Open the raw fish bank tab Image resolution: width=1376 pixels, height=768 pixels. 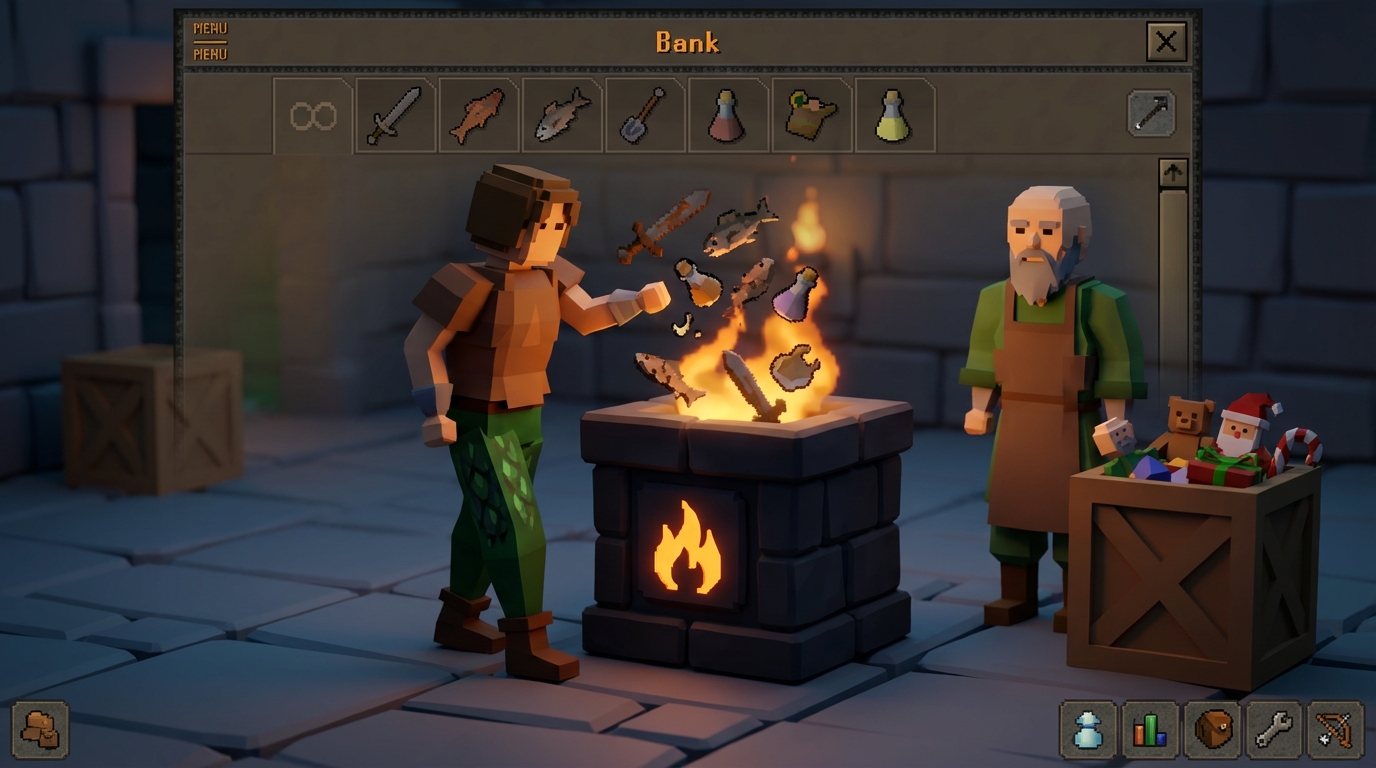[x=478, y=113]
